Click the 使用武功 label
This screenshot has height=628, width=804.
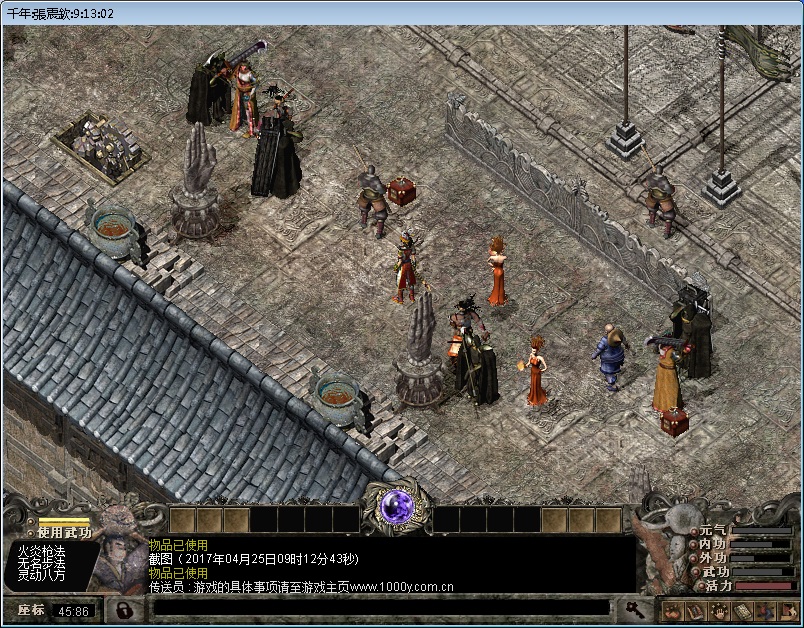pos(64,532)
